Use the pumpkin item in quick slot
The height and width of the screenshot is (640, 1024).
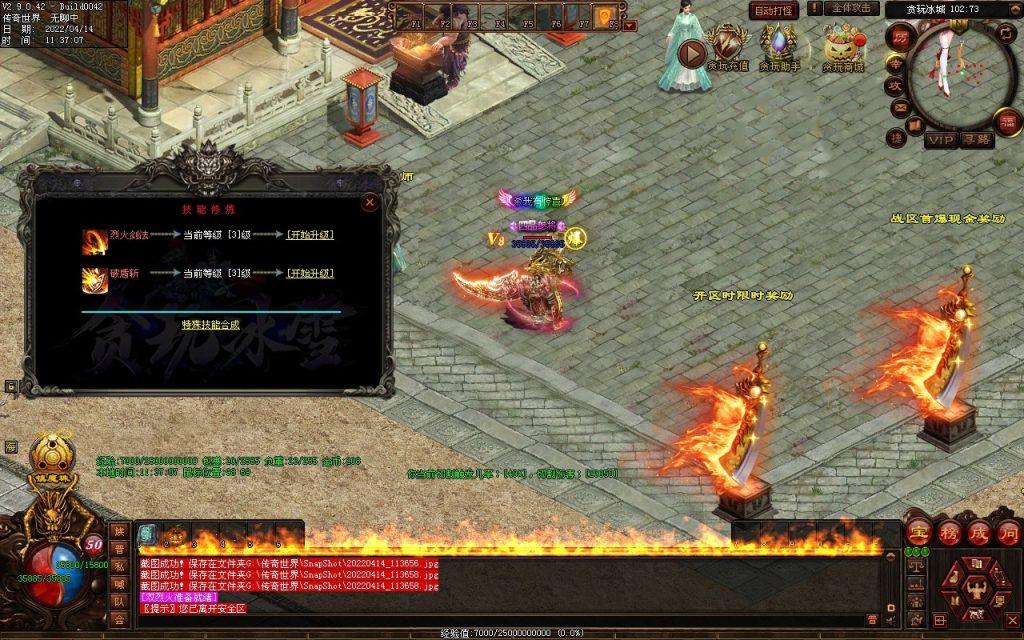pyautogui.click(x=176, y=534)
